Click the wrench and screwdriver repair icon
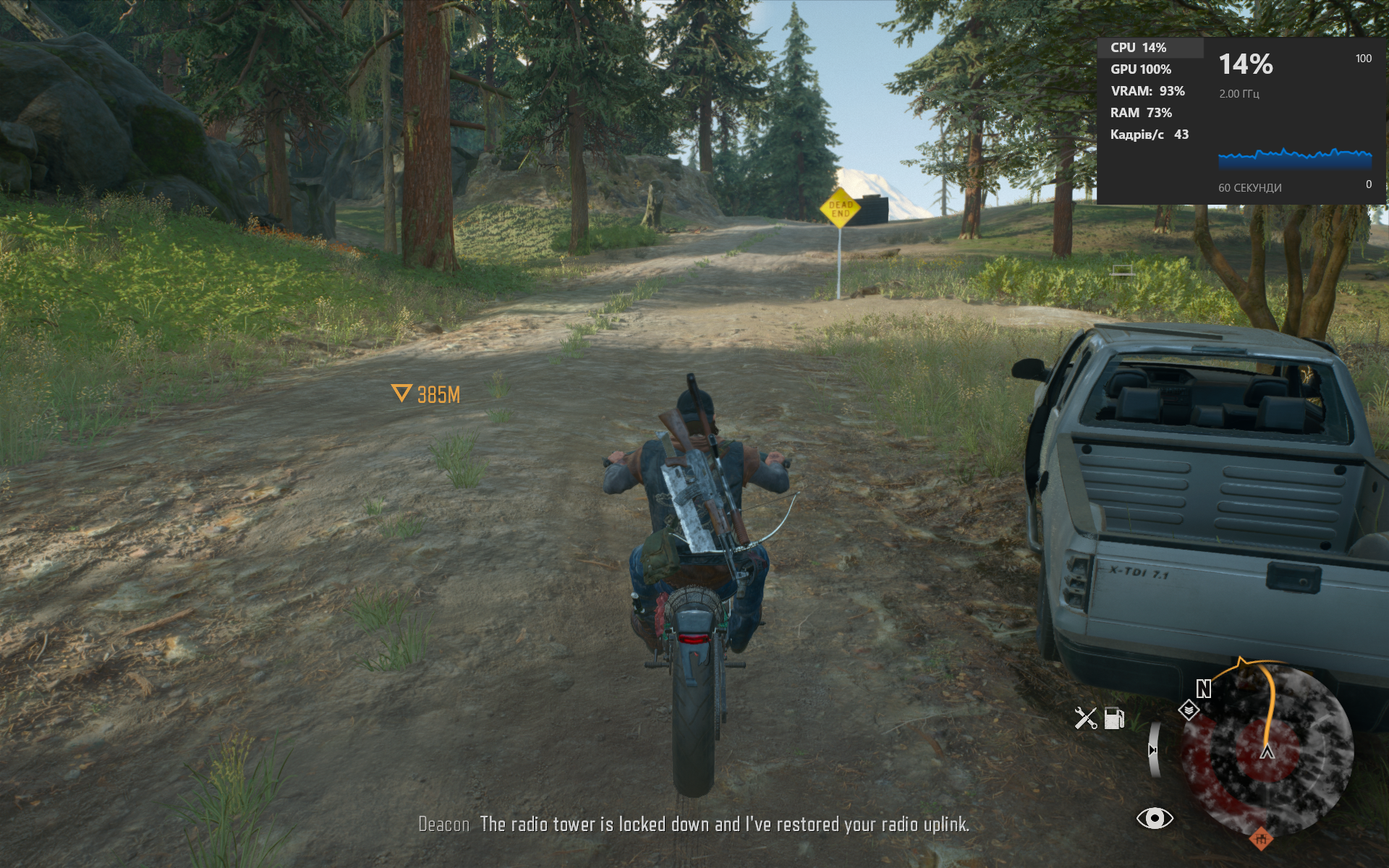1389x868 pixels. 1085,718
